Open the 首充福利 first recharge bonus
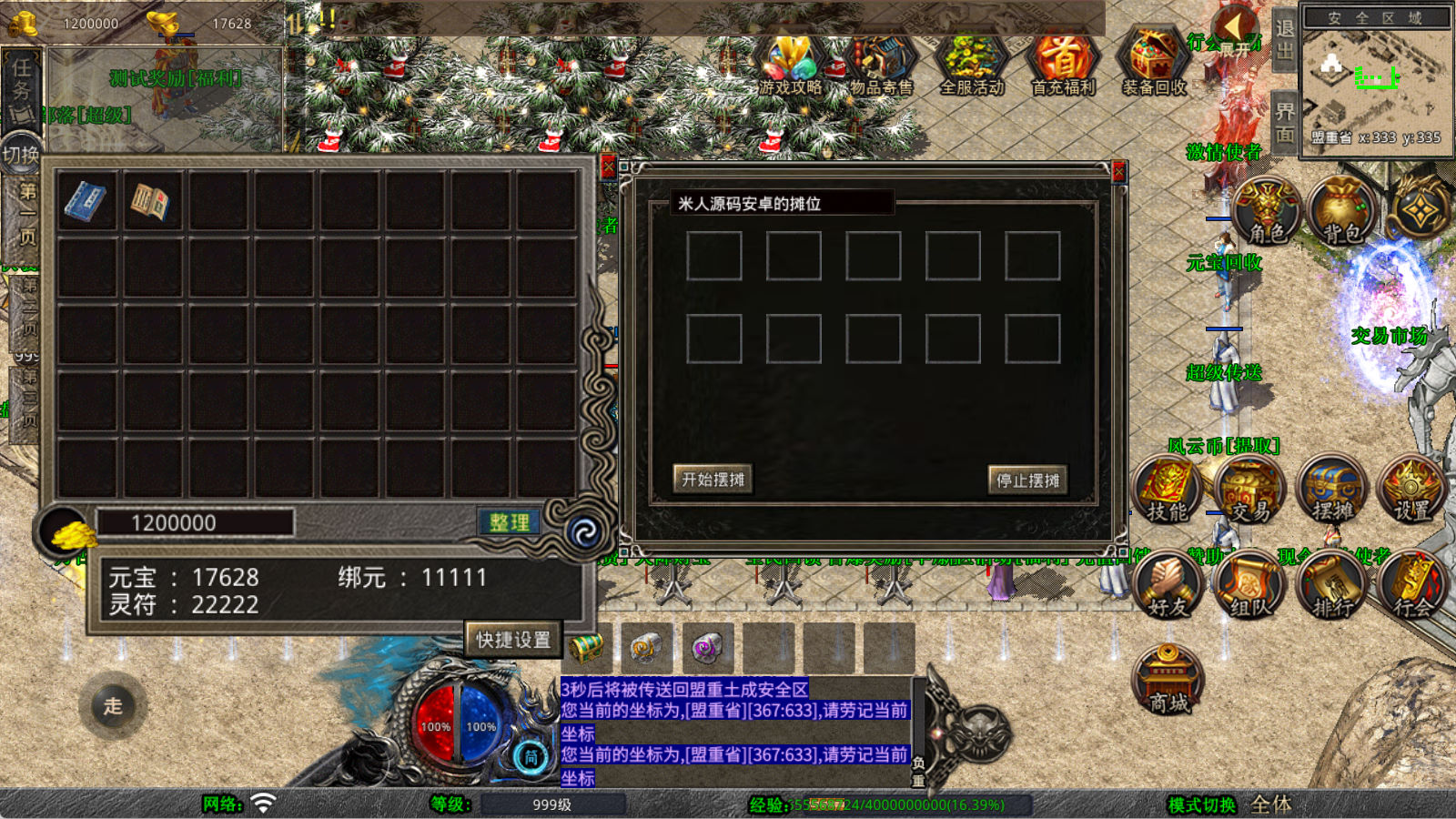The height and width of the screenshot is (819, 1456). tap(1063, 66)
